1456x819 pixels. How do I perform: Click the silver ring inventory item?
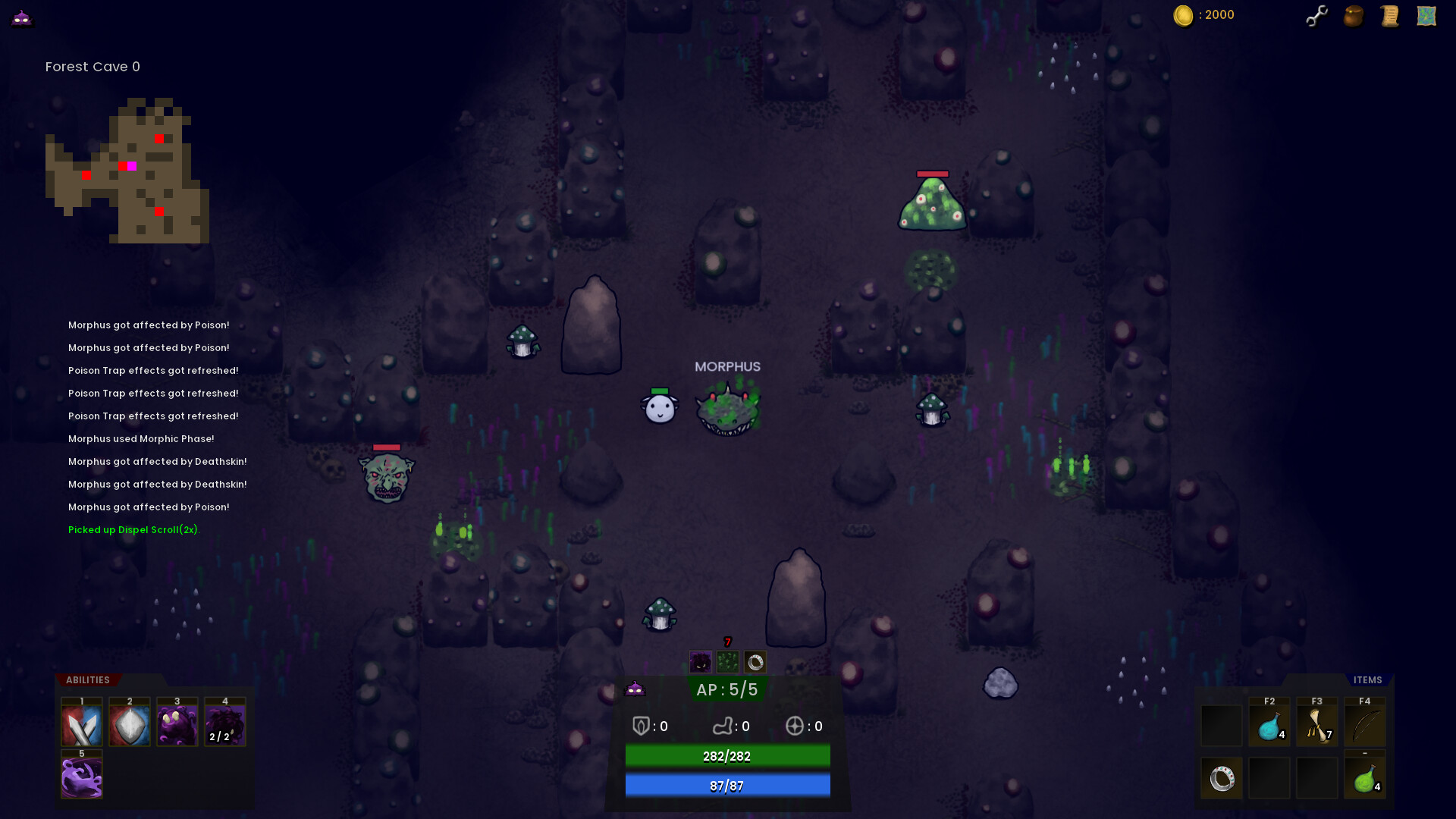(1222, 777)
